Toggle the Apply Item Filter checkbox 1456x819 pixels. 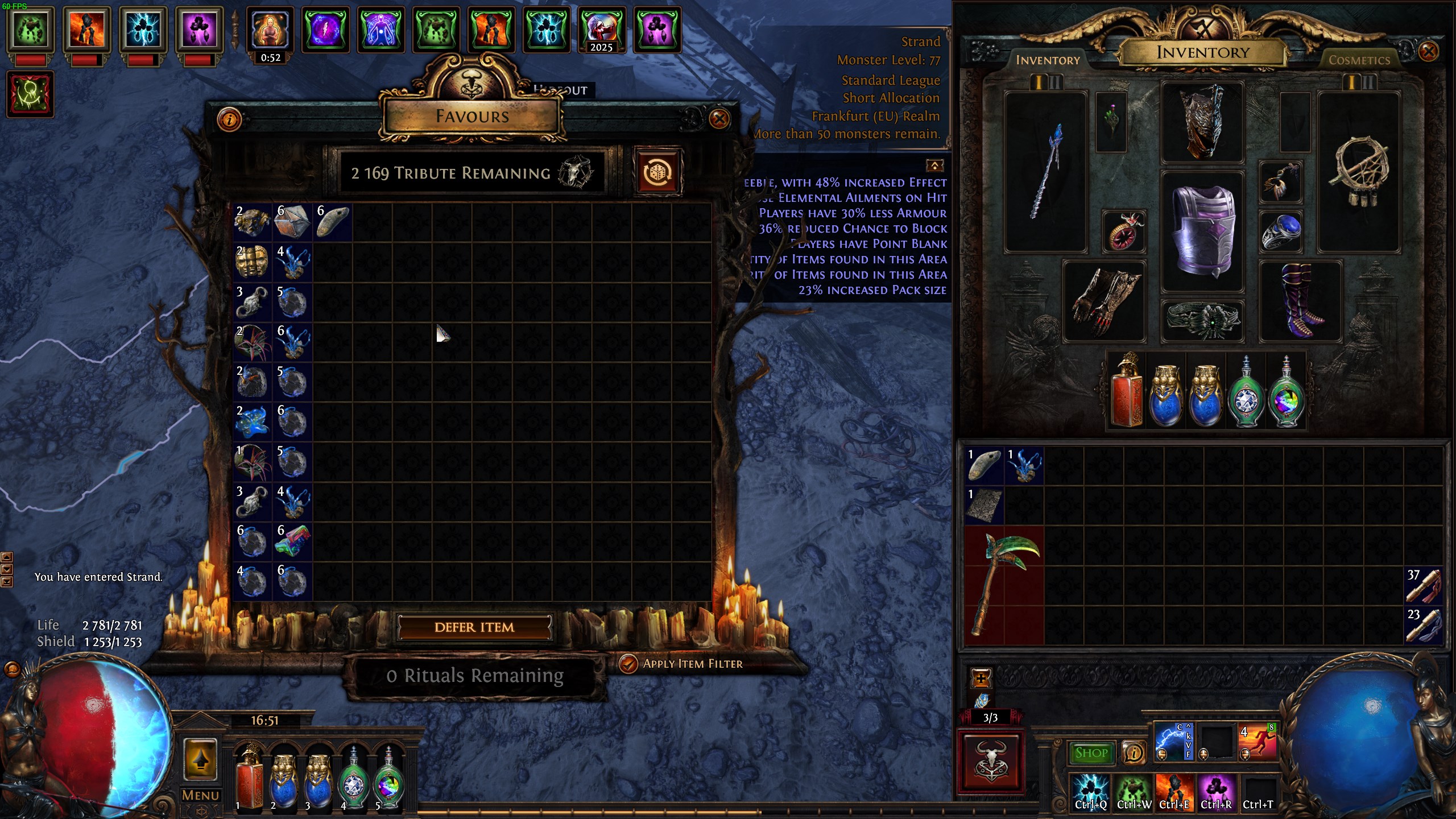628,664
